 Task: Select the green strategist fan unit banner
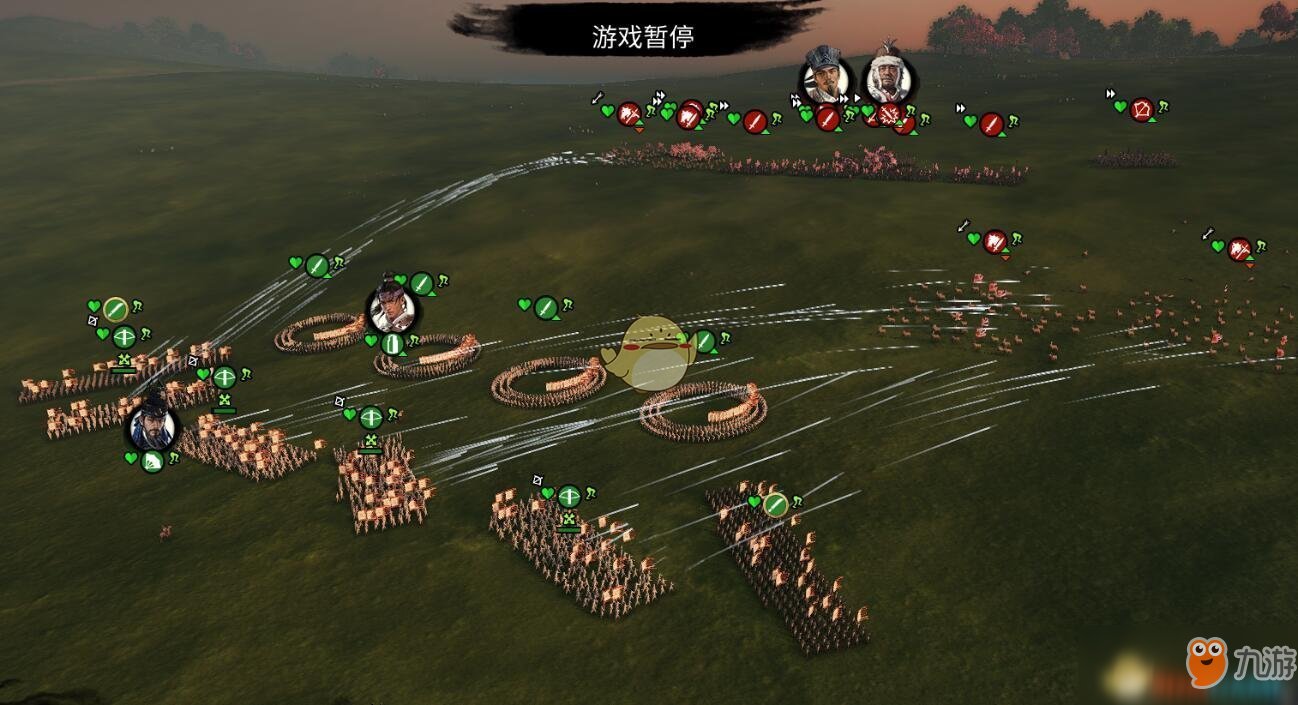click(x=152, y=462)
